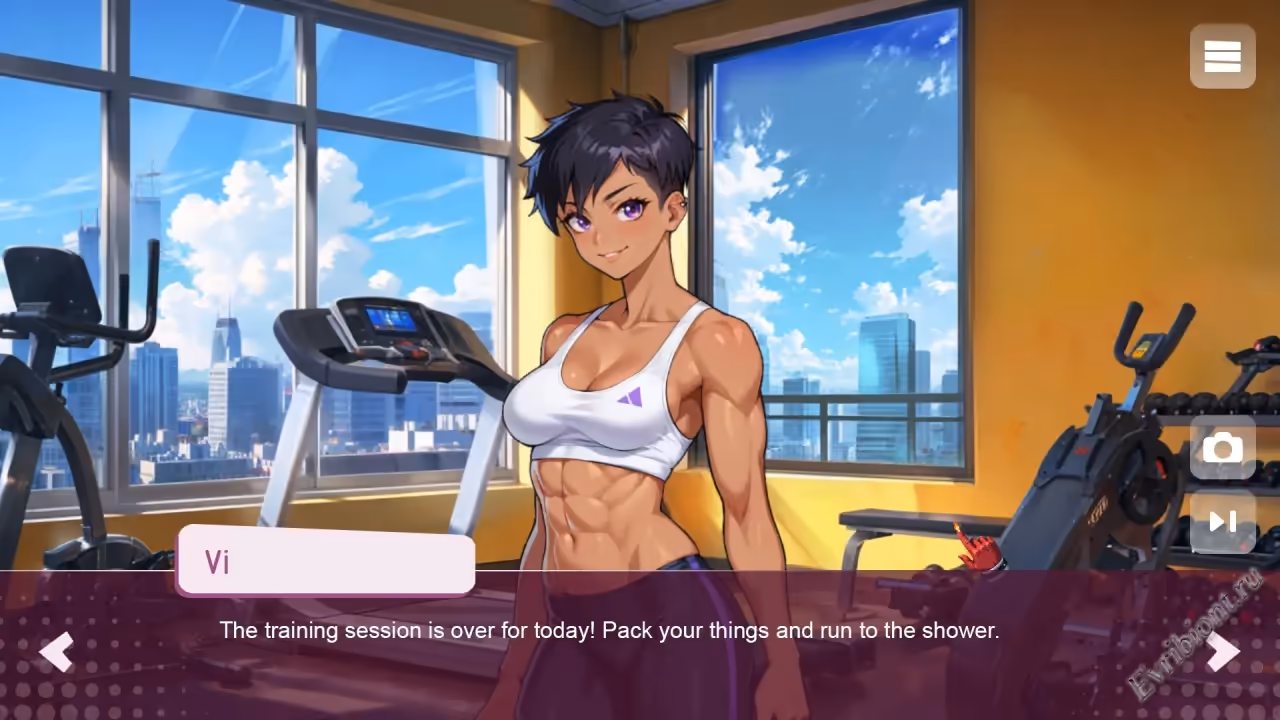Take a screenshot with the camera icon
The width and height of the screenshot is (1280, 720).
tap(1222, 449)
